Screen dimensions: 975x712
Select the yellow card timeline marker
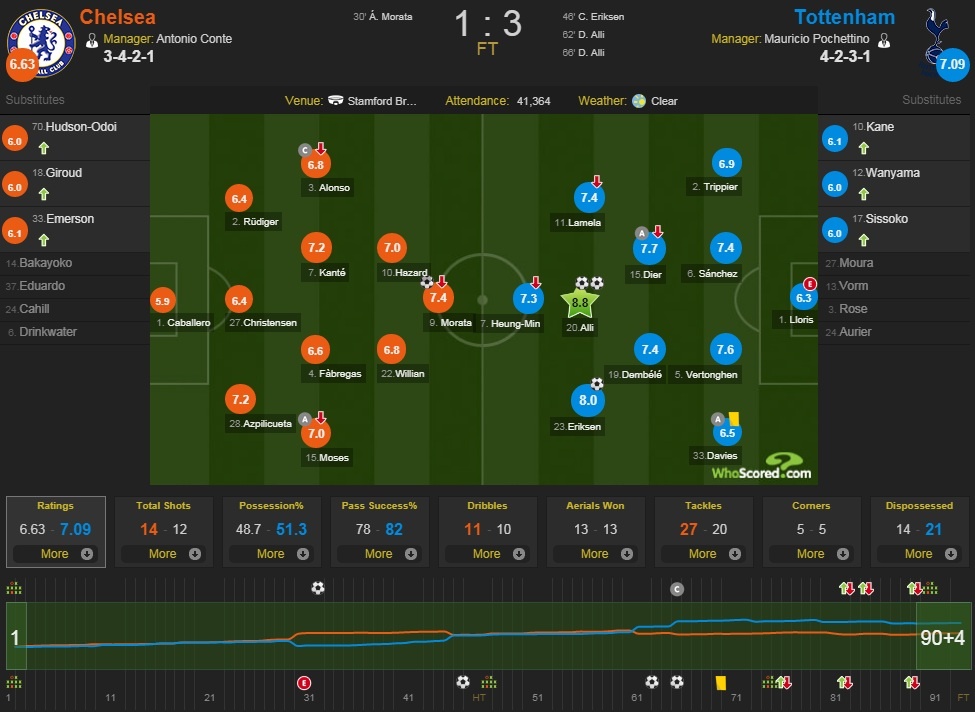point(719,681)
